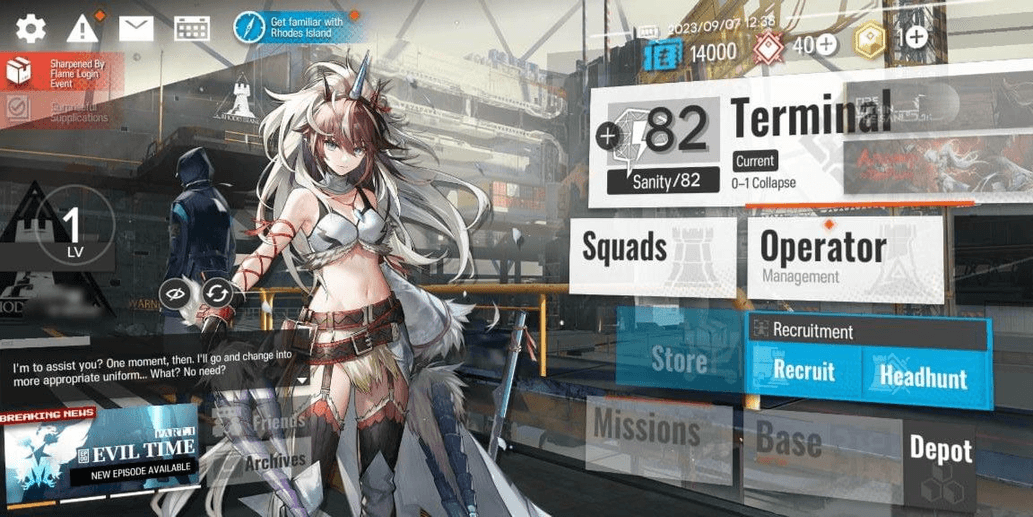This screenshot has height=517, width=1033.
Task: Open the calendar check-in icon
Action: click(191, 28)
